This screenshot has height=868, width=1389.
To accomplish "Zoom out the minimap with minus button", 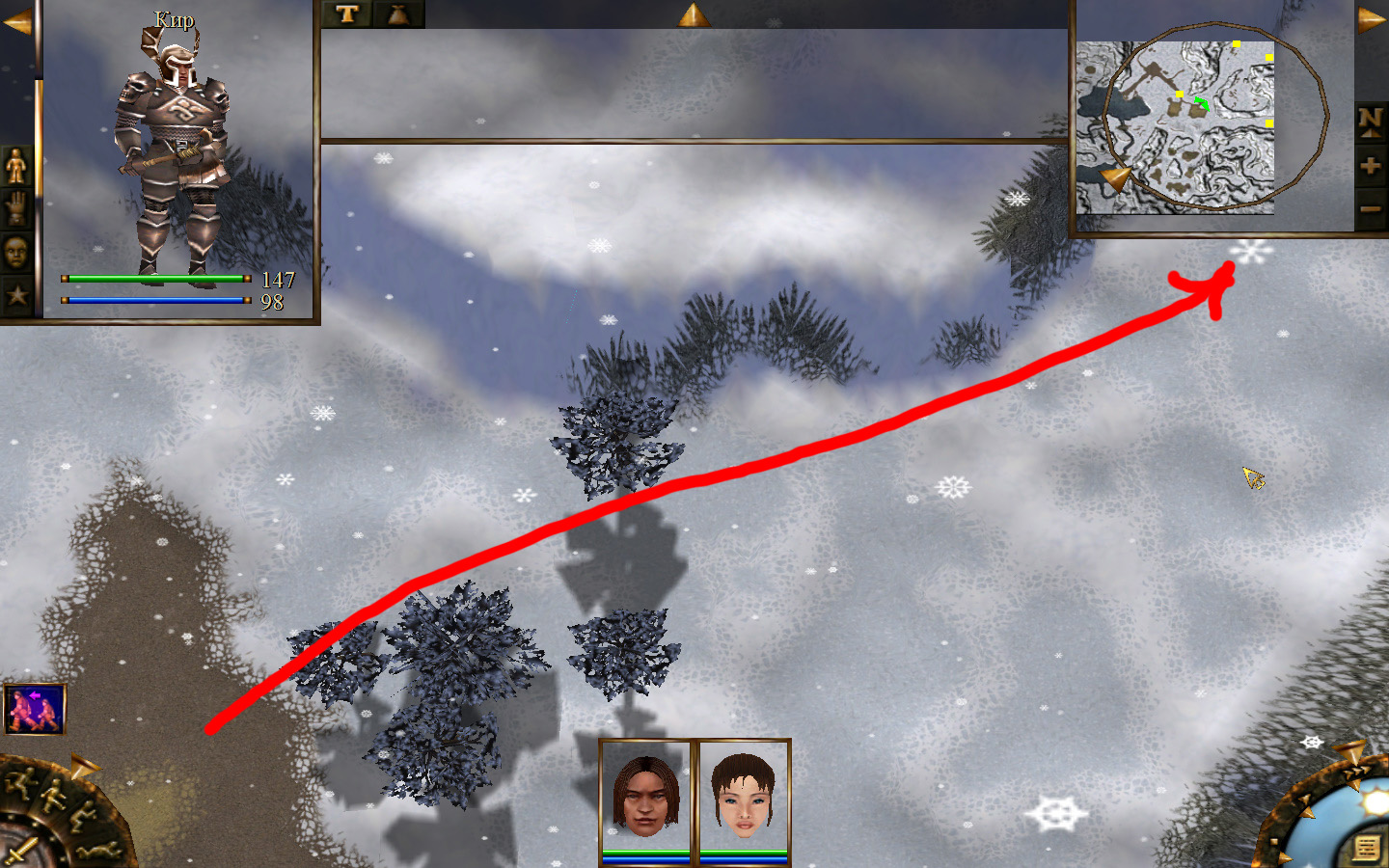I will pos(1370,208).
